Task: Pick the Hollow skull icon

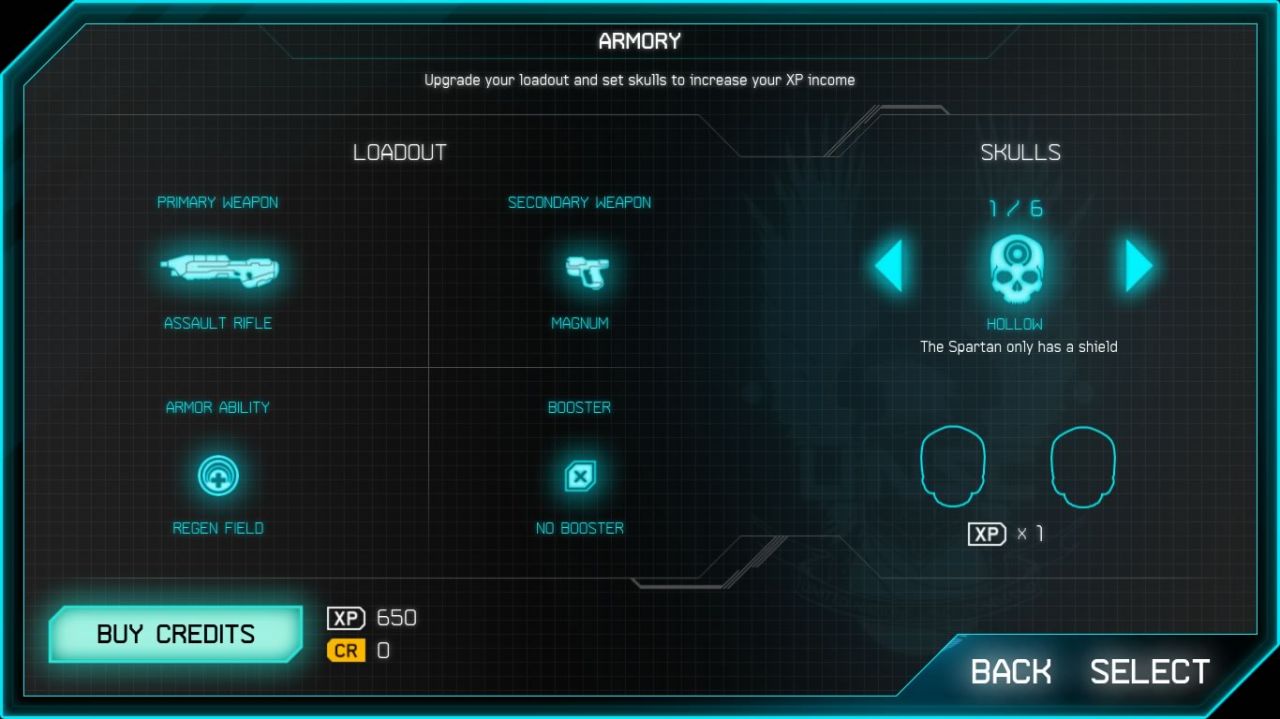Action: point(1016,268)
